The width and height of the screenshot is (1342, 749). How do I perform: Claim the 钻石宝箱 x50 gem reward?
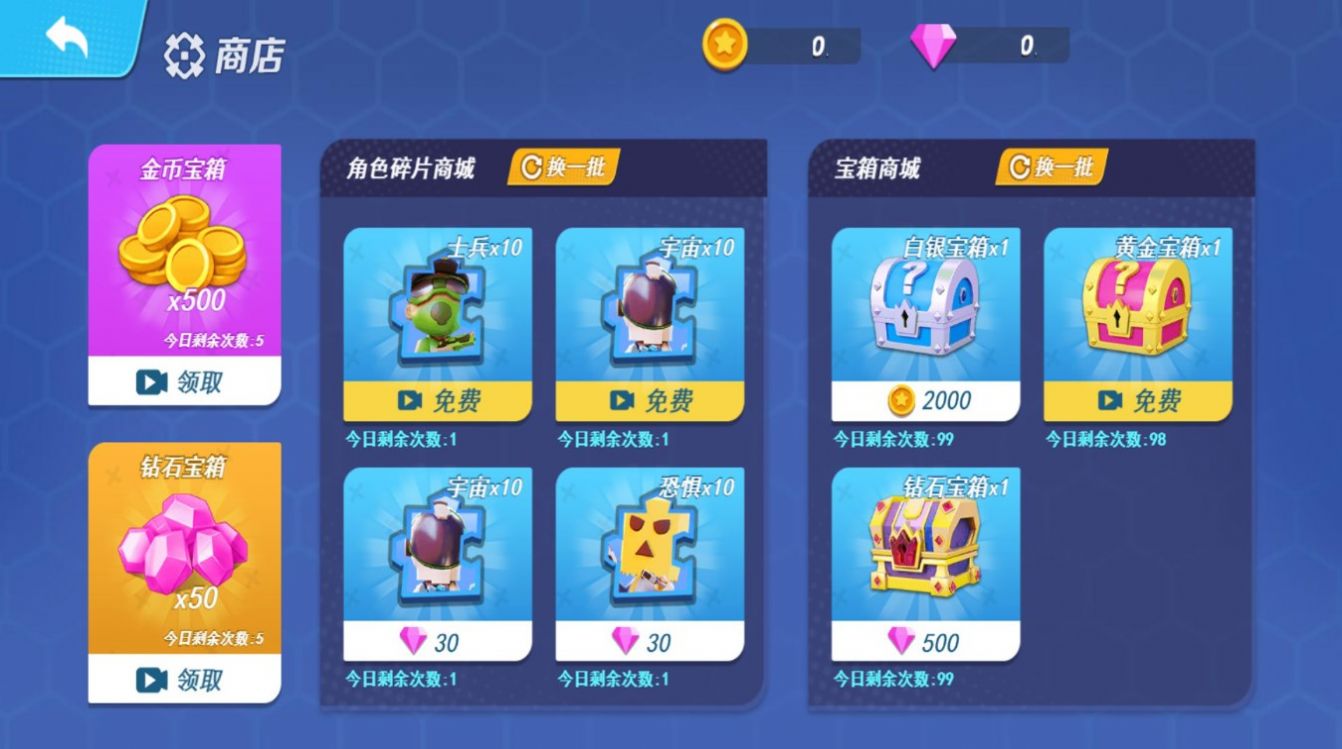pyautogui.click(x=184, y=680)
